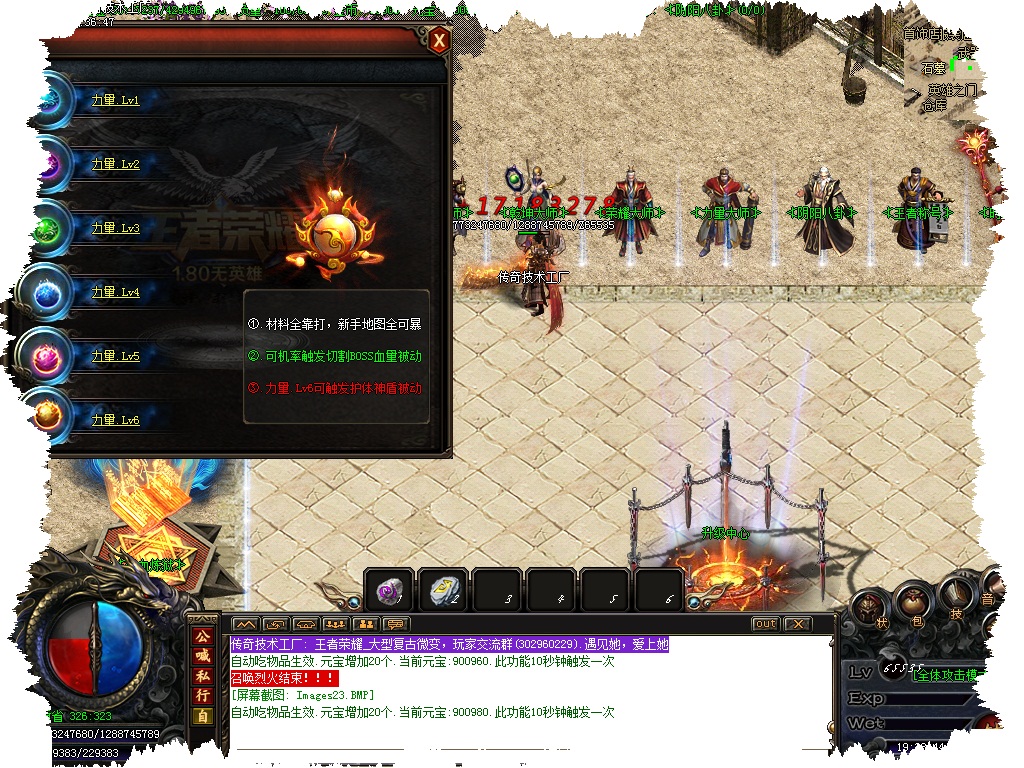Select the 行 guild chat channel
This screenshot has width=1024, height=768.
[203, 696]
